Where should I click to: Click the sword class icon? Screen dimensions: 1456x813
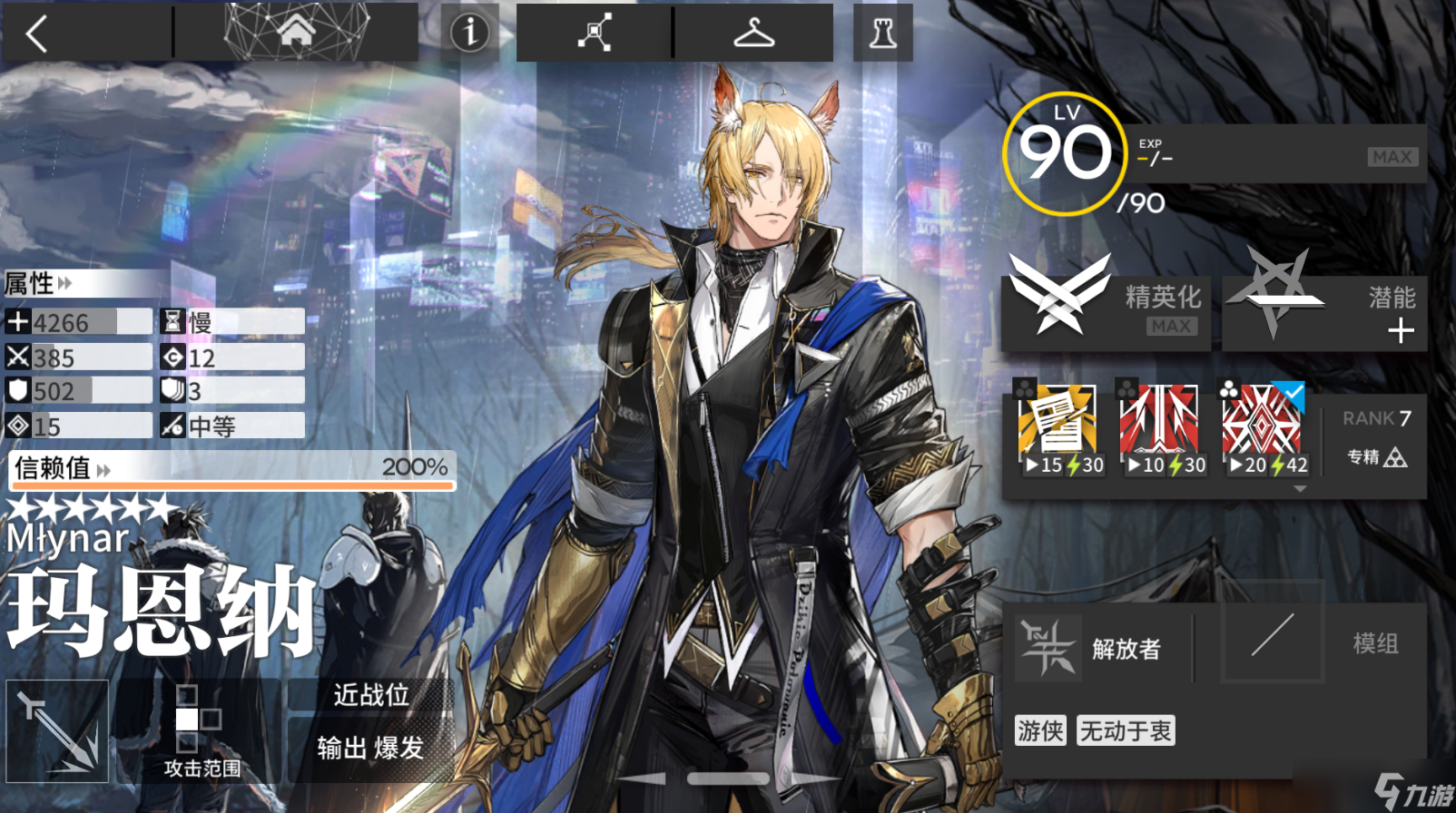tap(57, 731)
